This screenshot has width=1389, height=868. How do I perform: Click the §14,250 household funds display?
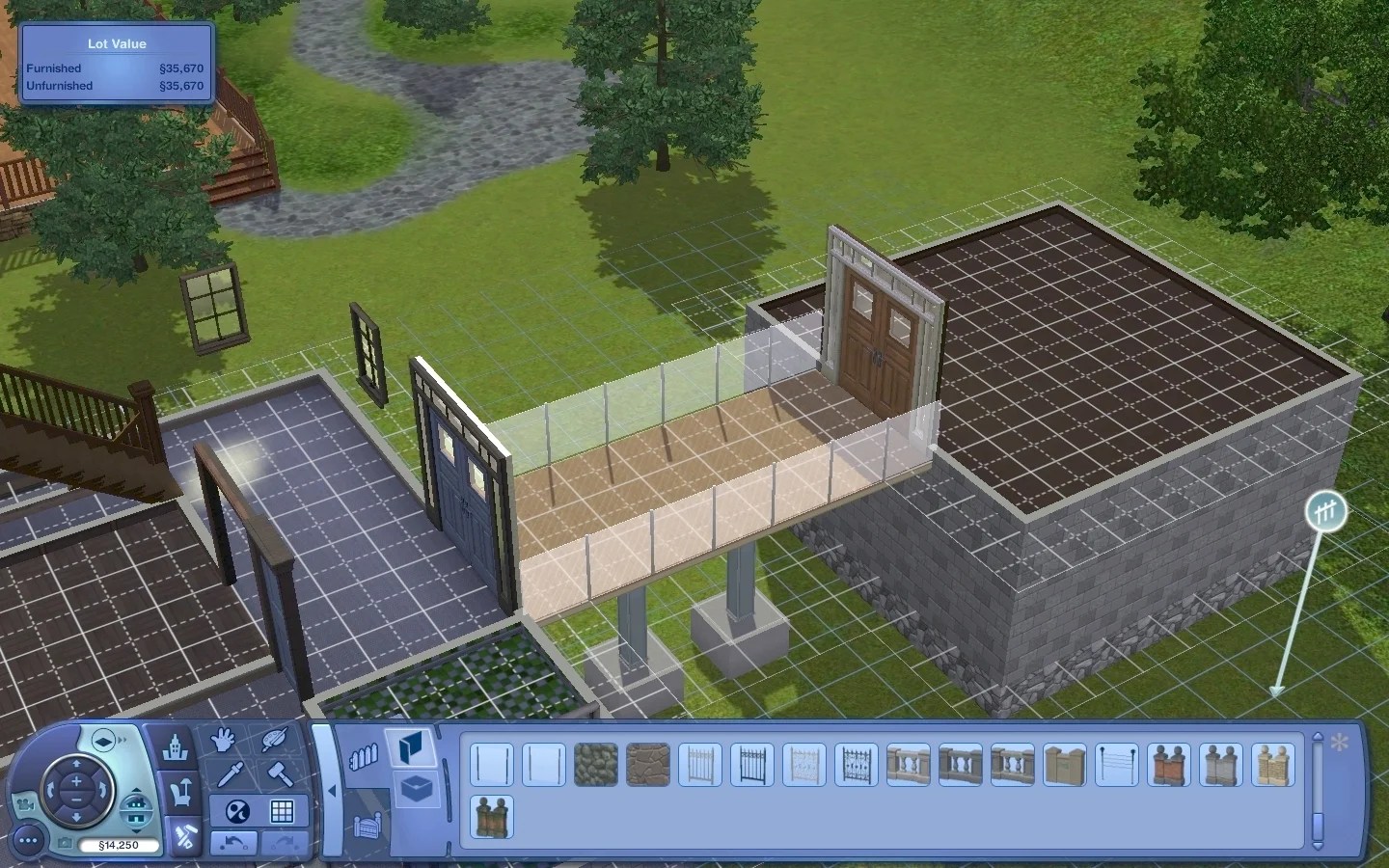click(121, 845)
